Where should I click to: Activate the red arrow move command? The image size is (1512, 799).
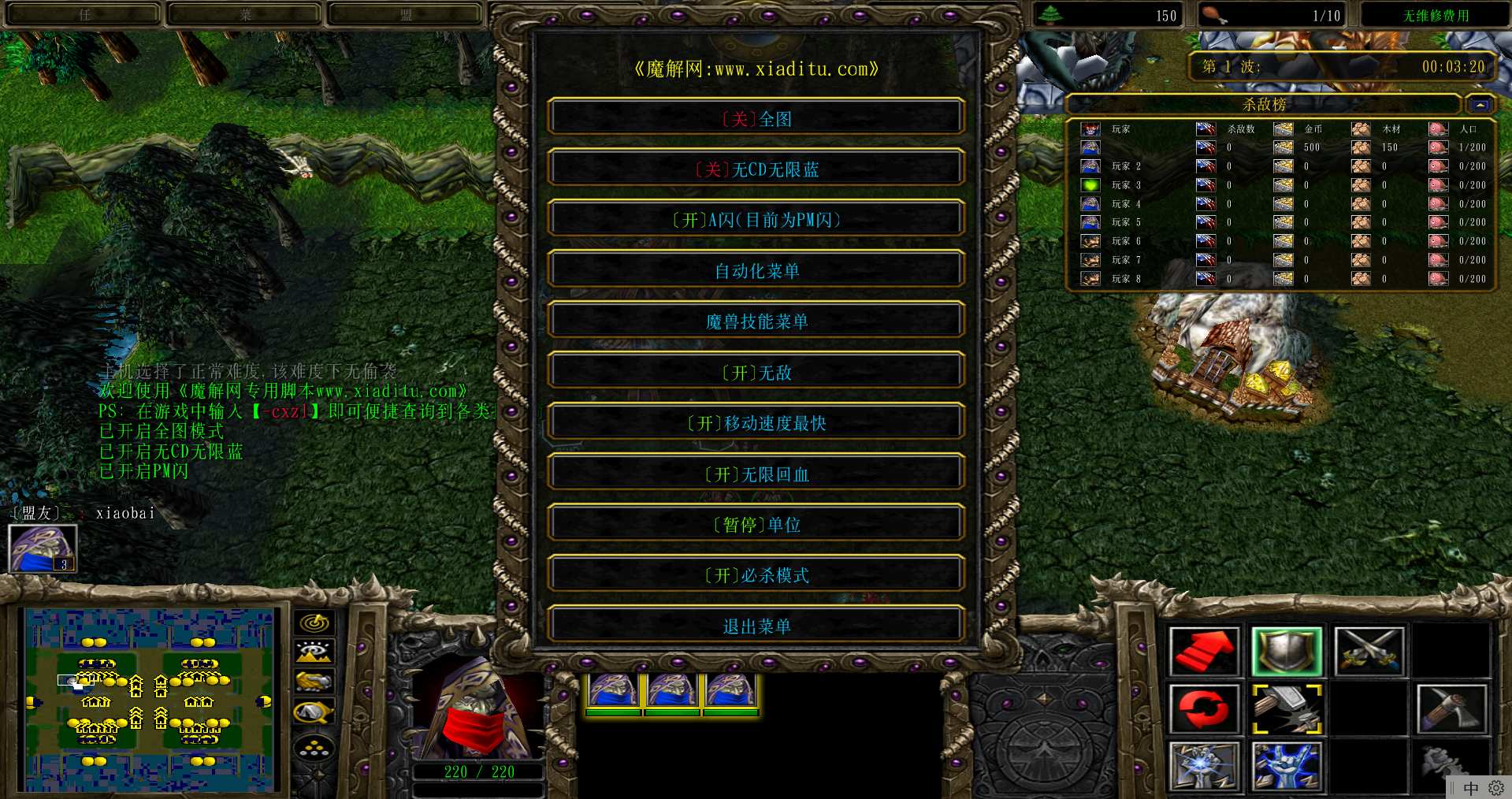point(1204,652)
